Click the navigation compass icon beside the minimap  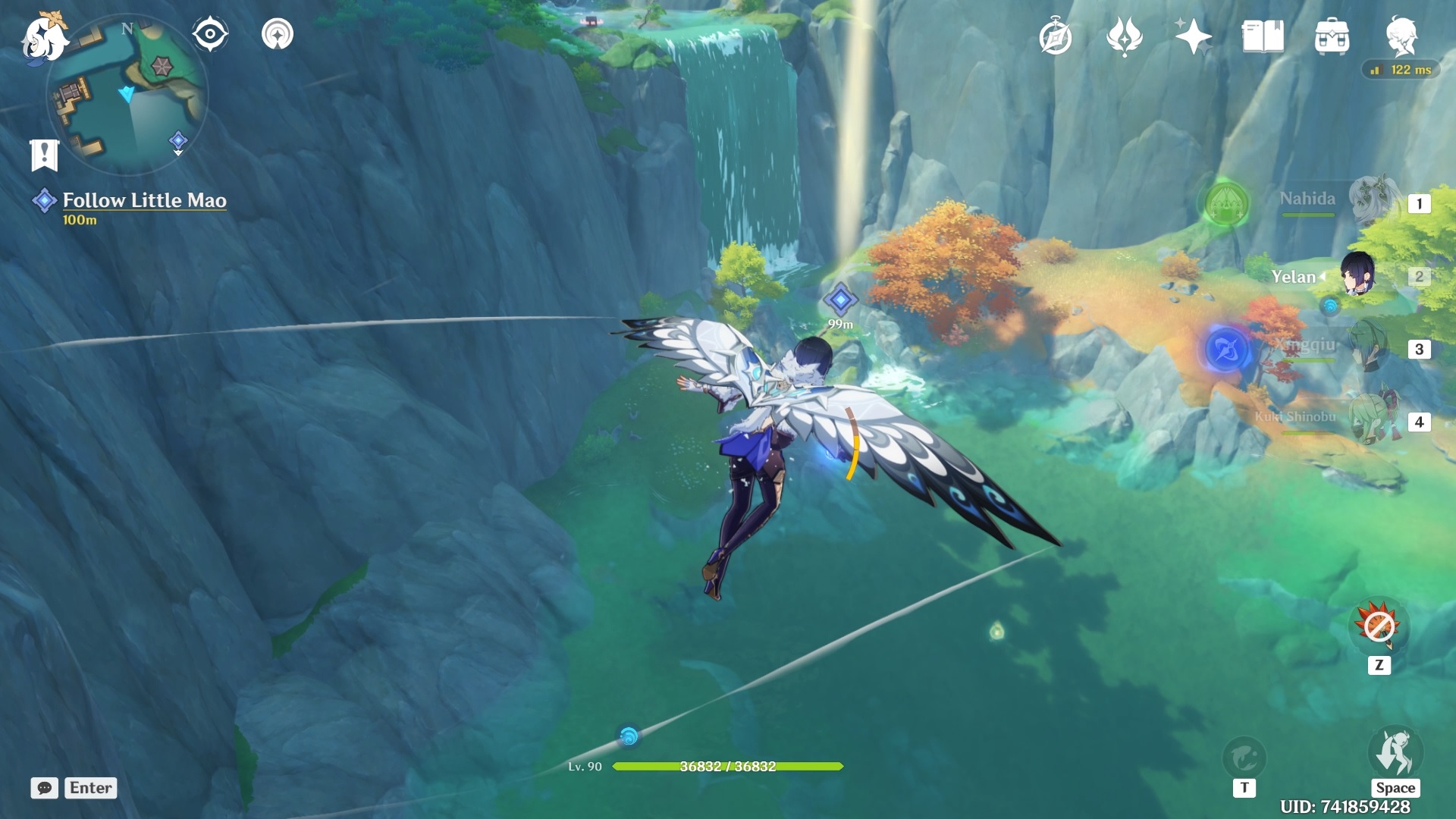(210, 33)
